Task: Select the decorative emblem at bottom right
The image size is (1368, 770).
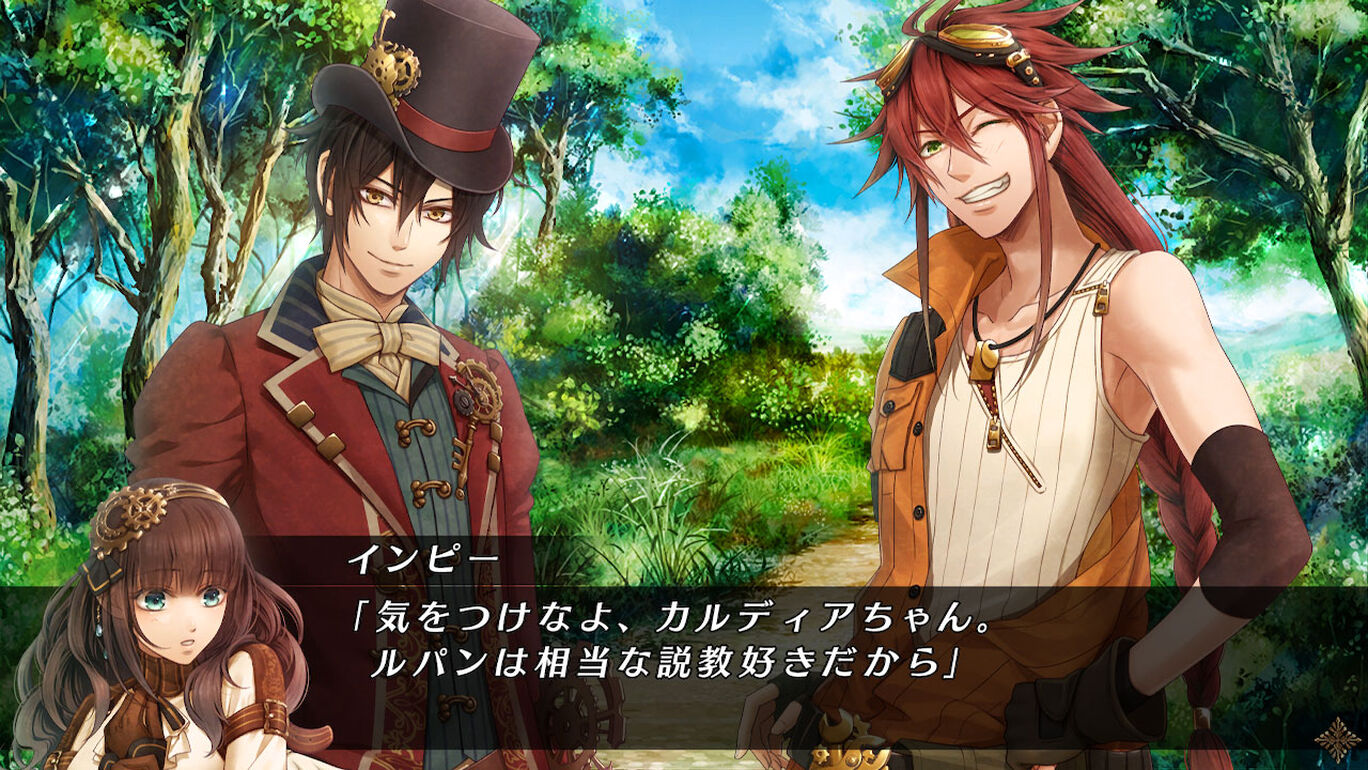Action: [1338, 739]
